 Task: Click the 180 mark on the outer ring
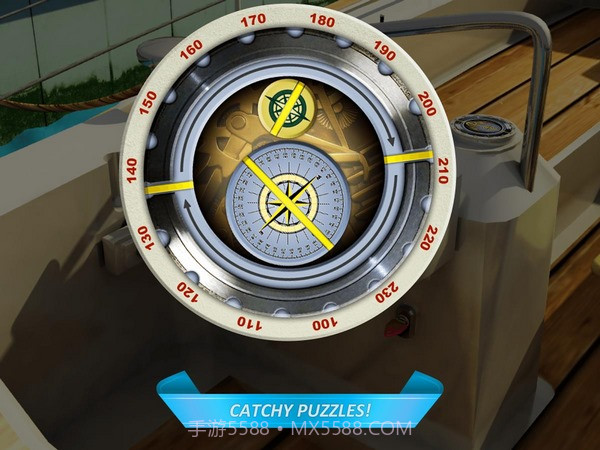[323, 20]
